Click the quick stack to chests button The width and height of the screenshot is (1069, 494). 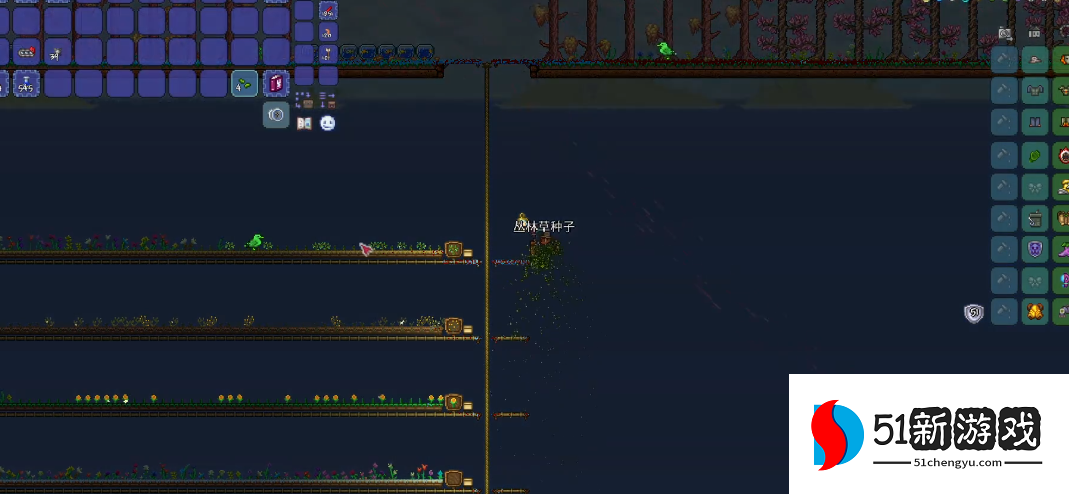pos(306,101)
